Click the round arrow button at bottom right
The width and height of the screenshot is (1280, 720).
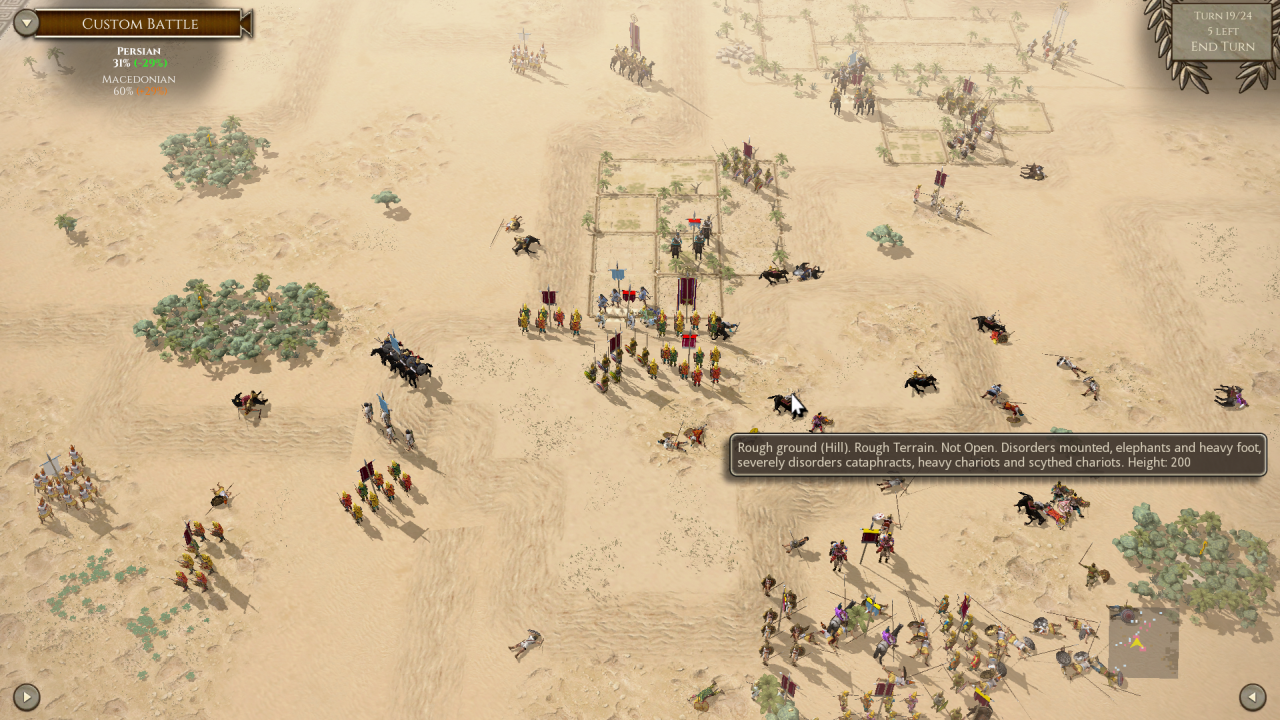pos(1253,696)
